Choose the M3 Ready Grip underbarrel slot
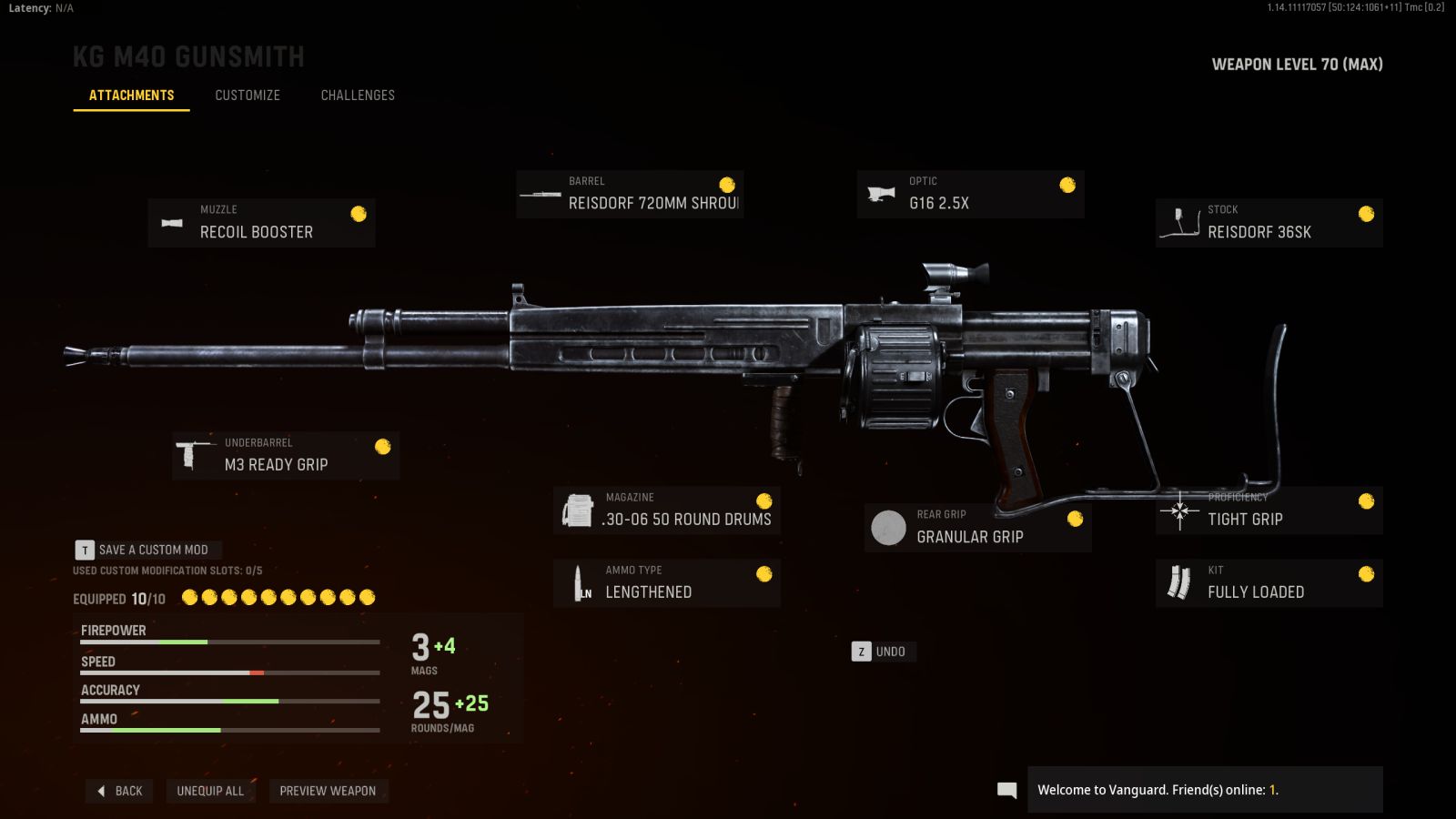 pyautogui.click(x=286, y=455)
